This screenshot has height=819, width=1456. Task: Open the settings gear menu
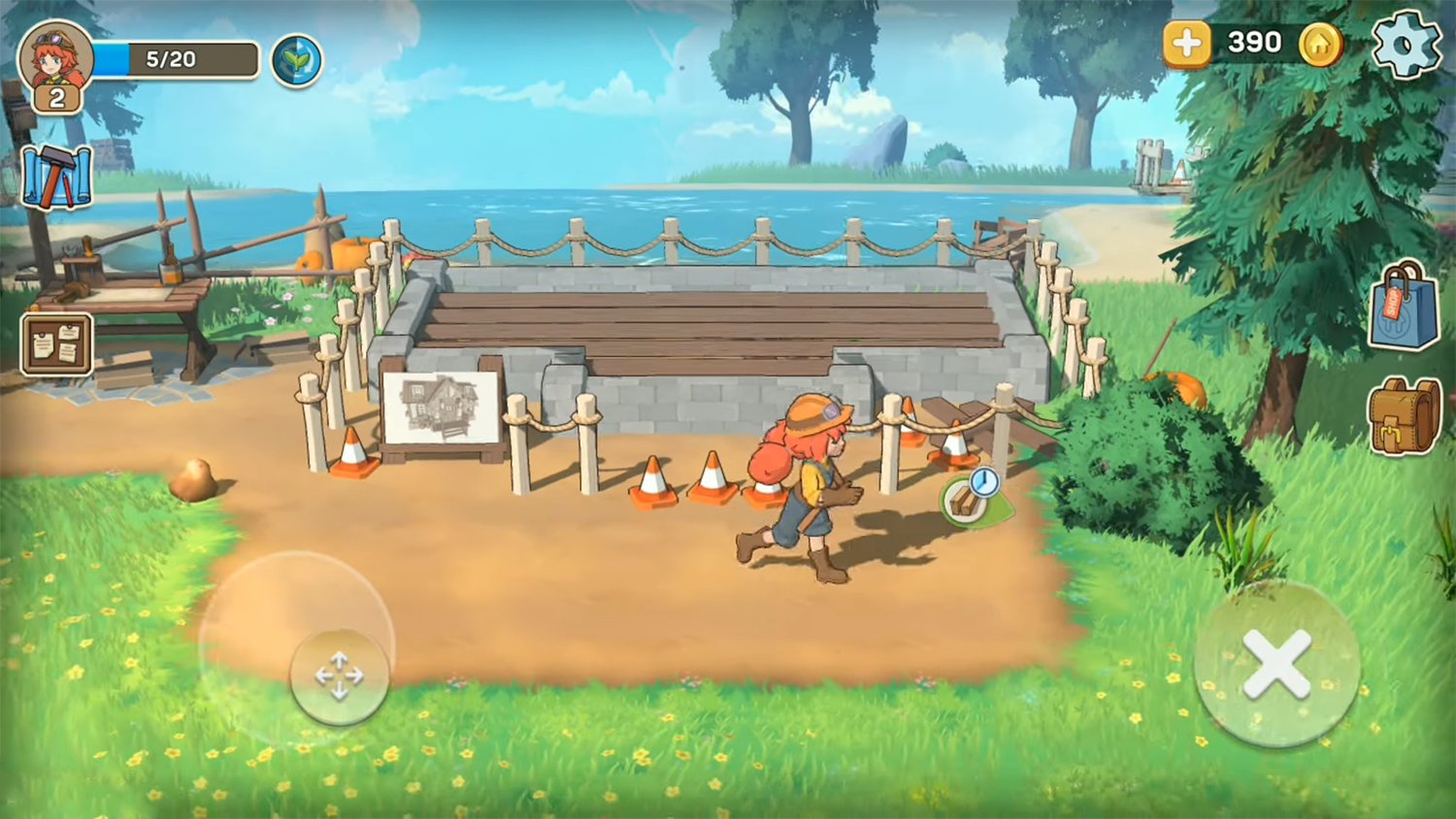point(1406,43)
